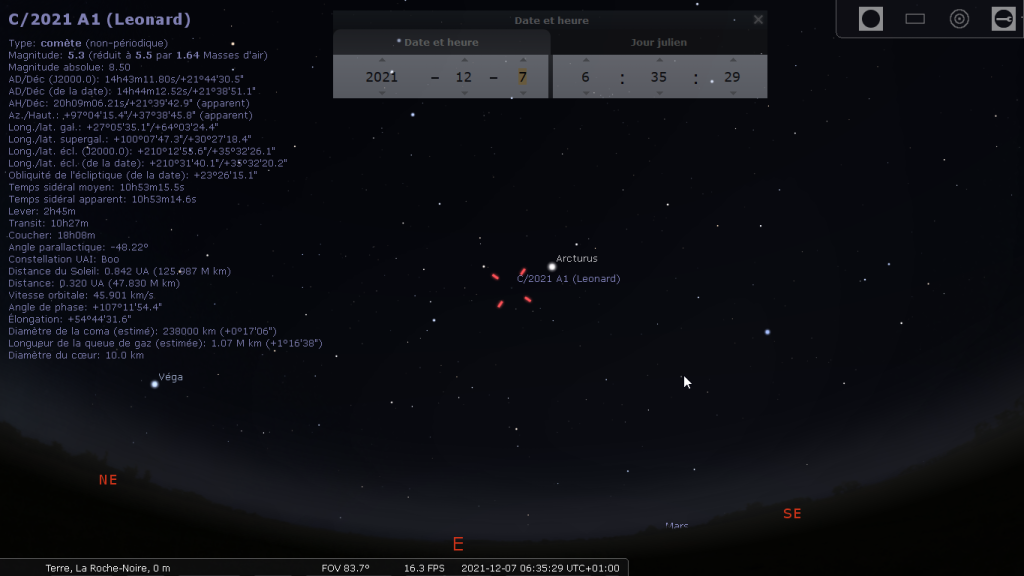The image size is (1024, 576).
Task: Decrease the hour with its down arrow
Action: coord(585,93)
